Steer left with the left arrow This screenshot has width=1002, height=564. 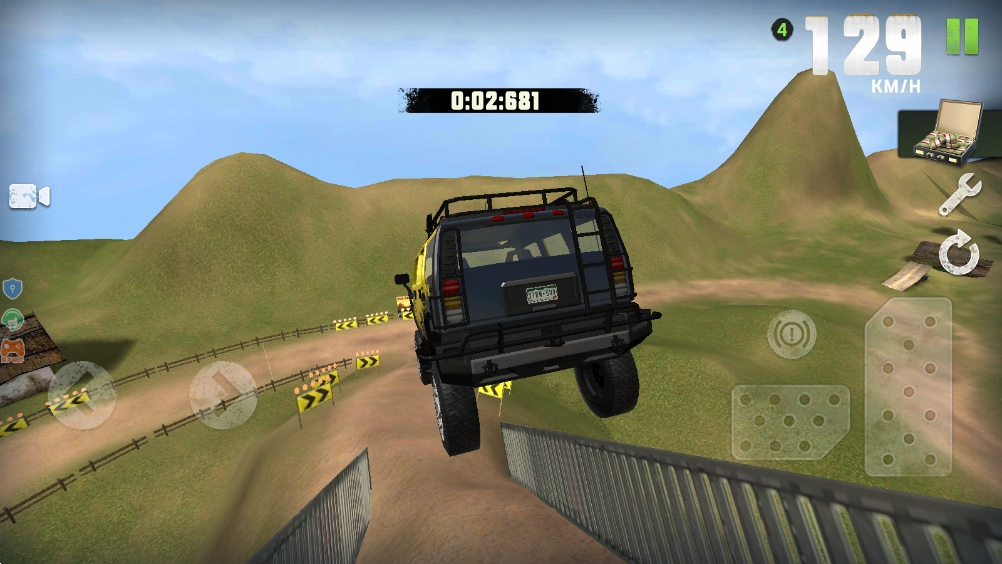click(x=81, y=394)
